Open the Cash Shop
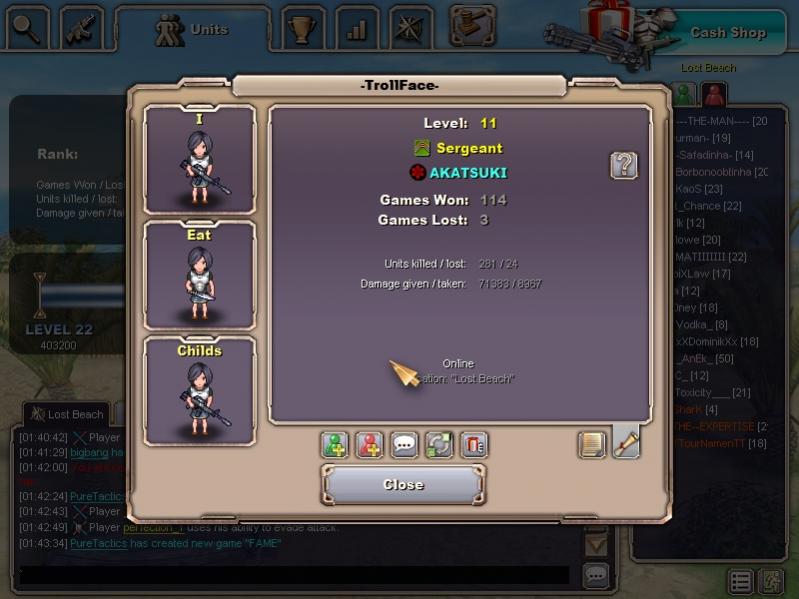The width and height of the screenshot is (799, 599). pos(727,32)
